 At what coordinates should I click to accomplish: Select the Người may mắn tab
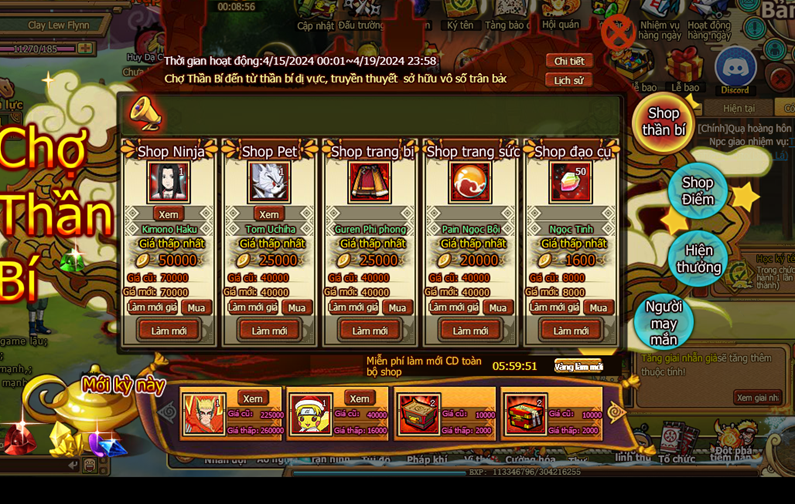click(663, 322)
